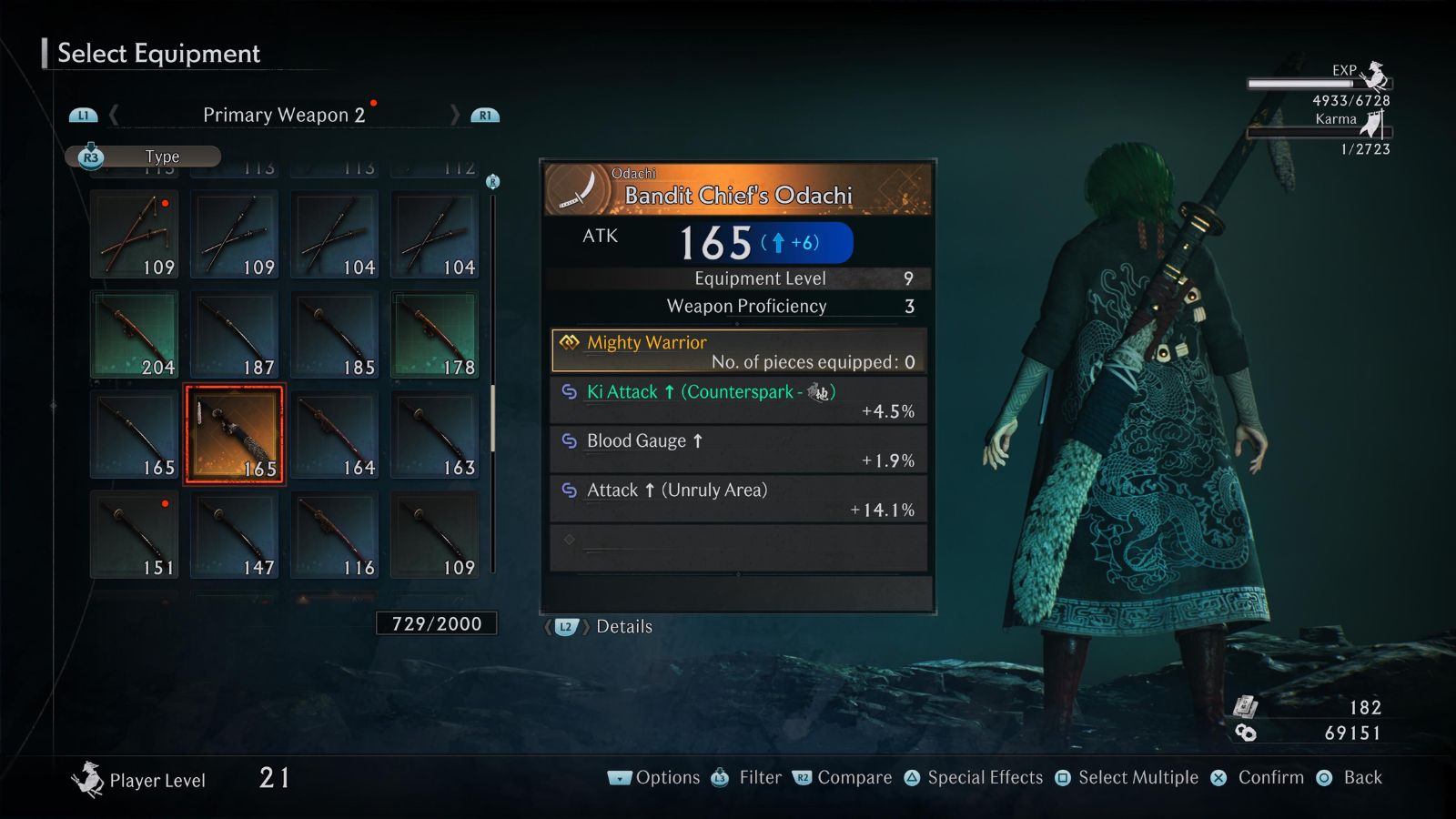This screenshot has height=819, width=1456.
Task: Go to the previous equipment category arrow
Action: point(114,115)
